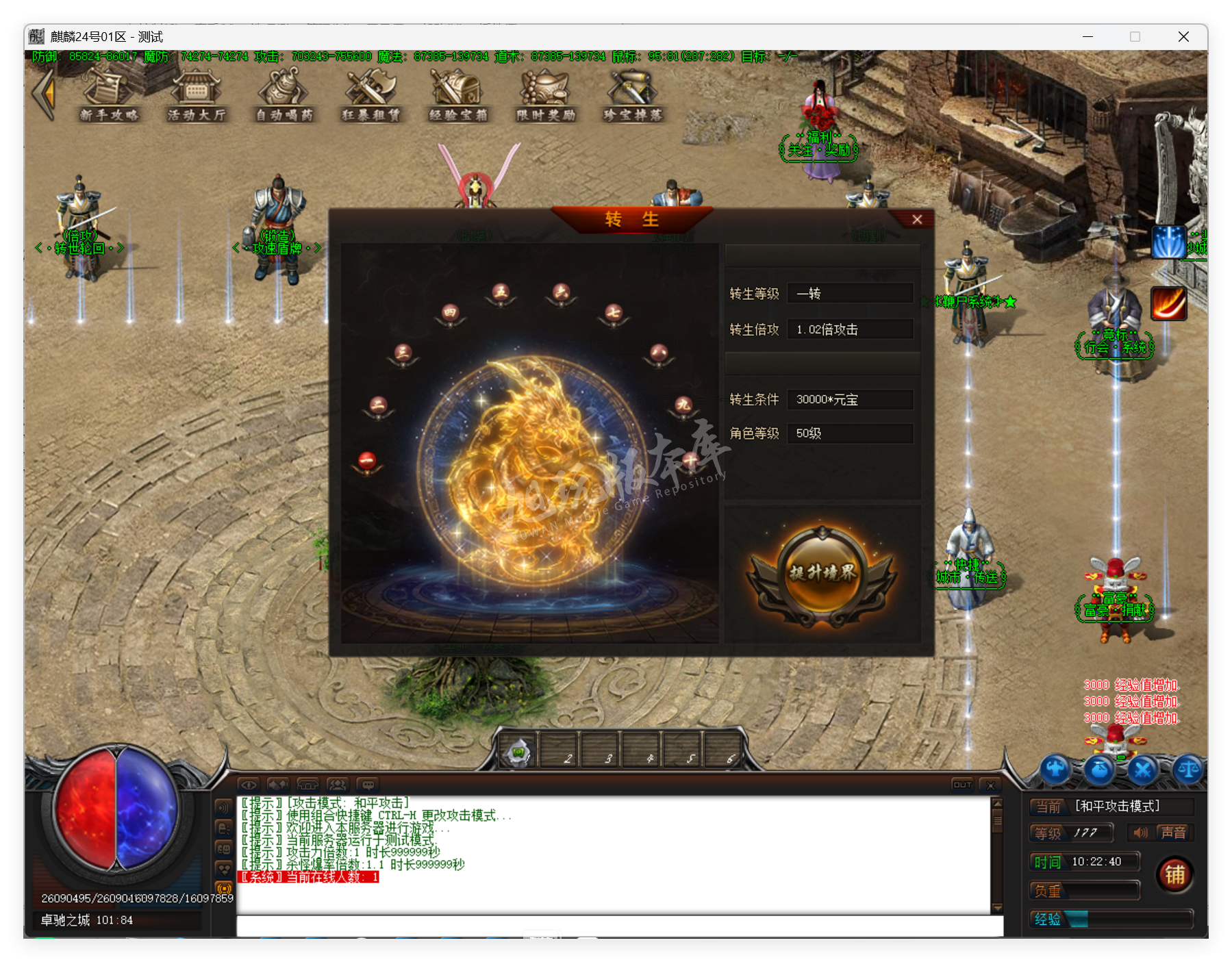Viewport: 1232px width, 962px height.
Task: Open the 转生等级 selector showing 一转
Action: pos(851,293)
